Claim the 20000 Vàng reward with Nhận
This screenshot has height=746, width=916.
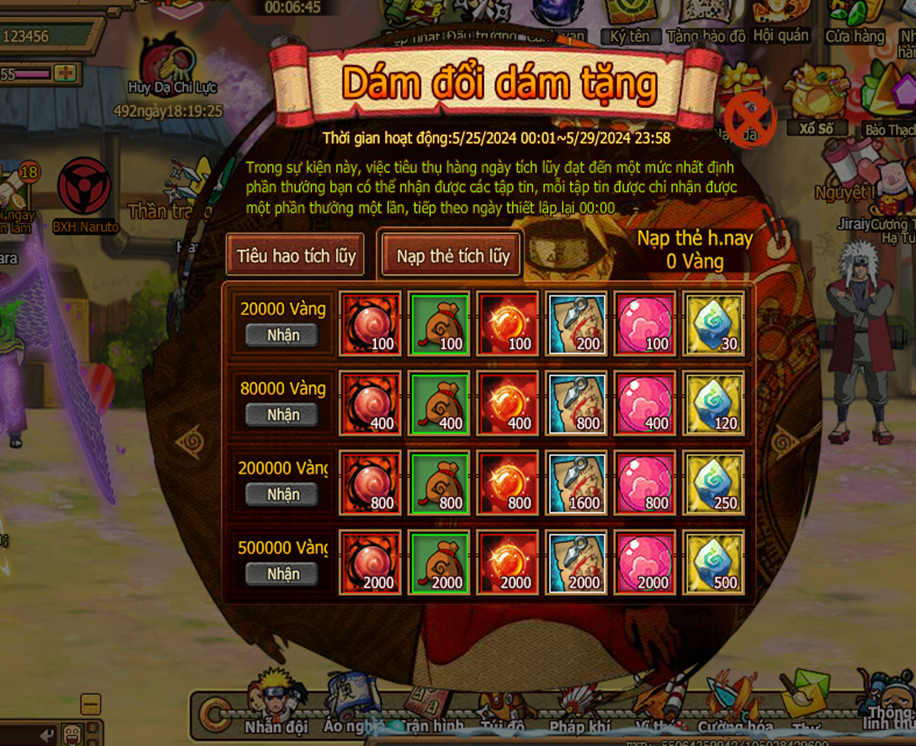(283, 335)
